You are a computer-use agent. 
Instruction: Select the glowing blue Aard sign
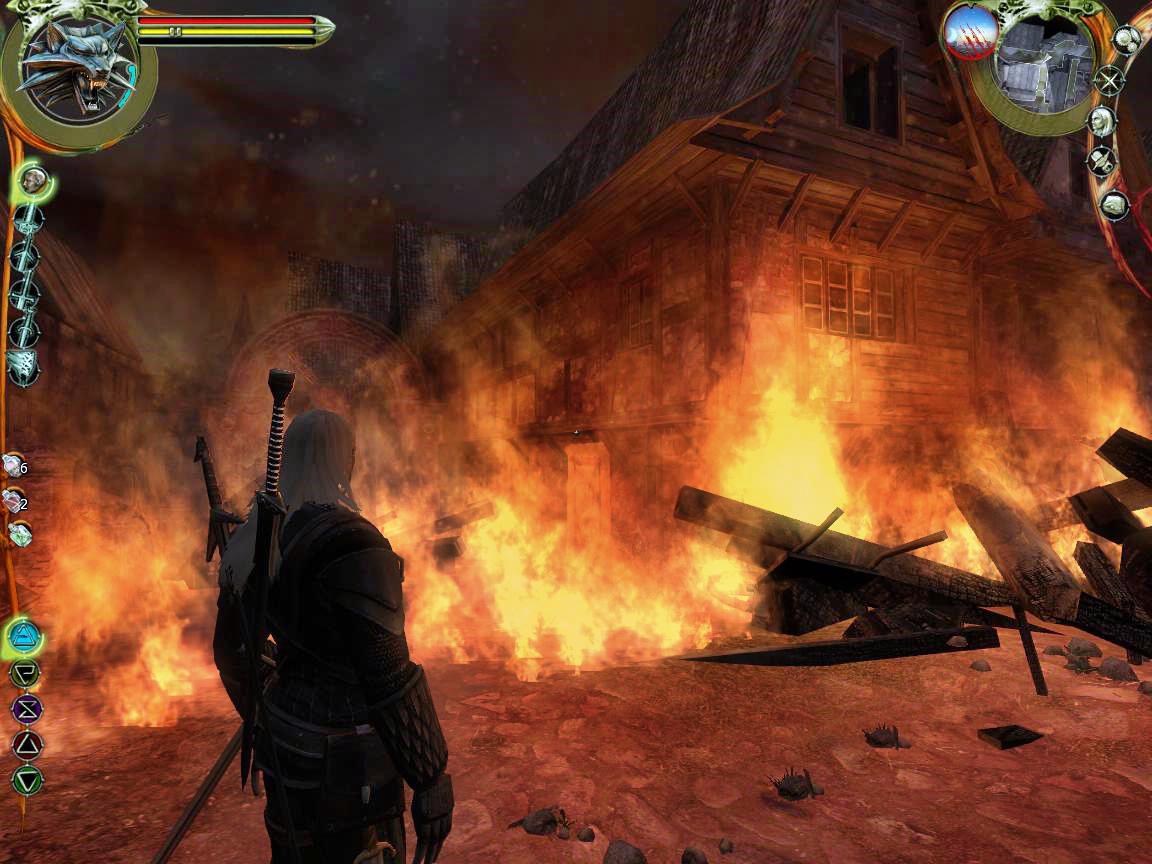point(24,634)
